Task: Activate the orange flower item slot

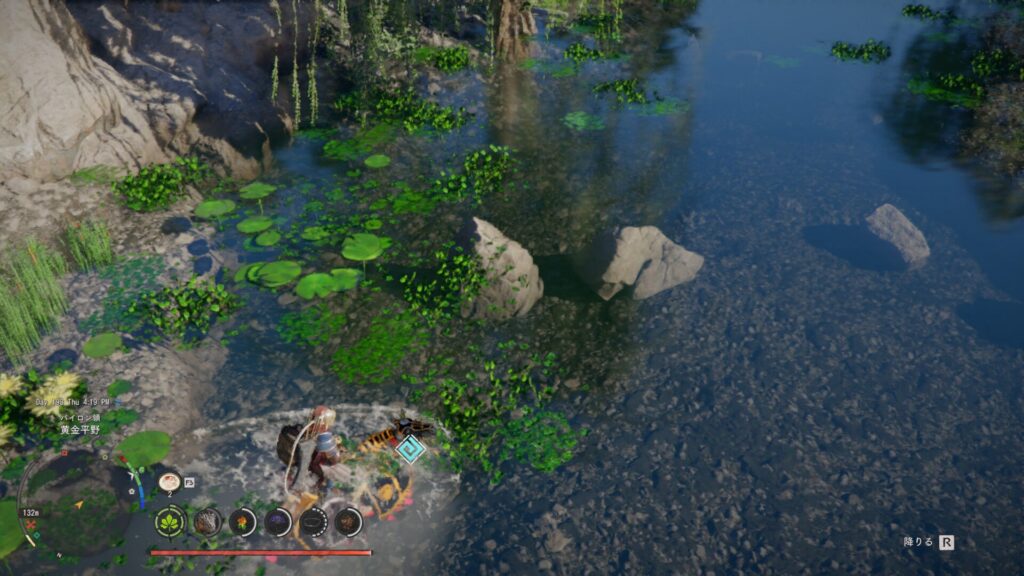Action: [x=242, y=521]
